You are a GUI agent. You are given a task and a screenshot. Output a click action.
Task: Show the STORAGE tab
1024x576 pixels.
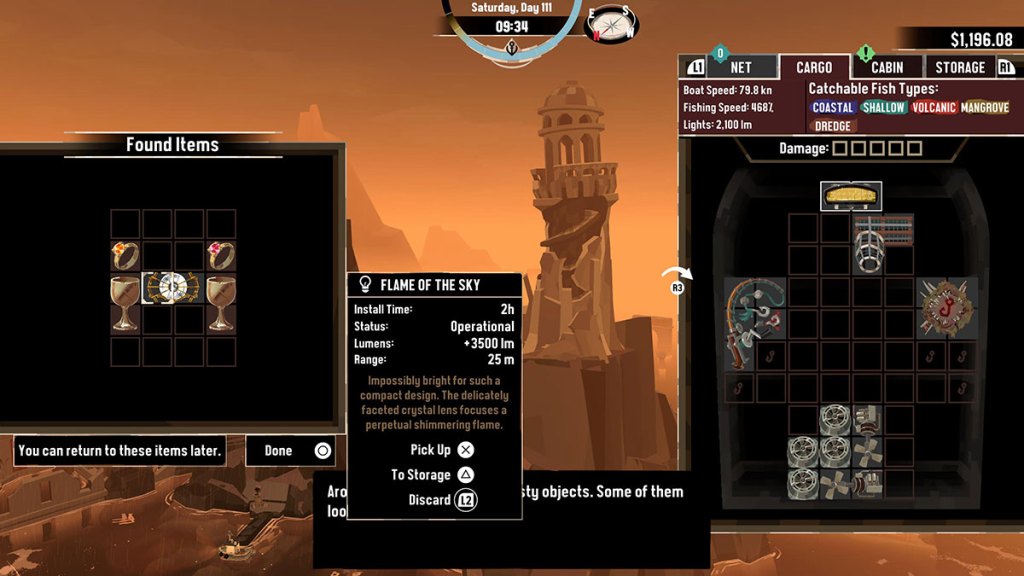pos(960,67)
